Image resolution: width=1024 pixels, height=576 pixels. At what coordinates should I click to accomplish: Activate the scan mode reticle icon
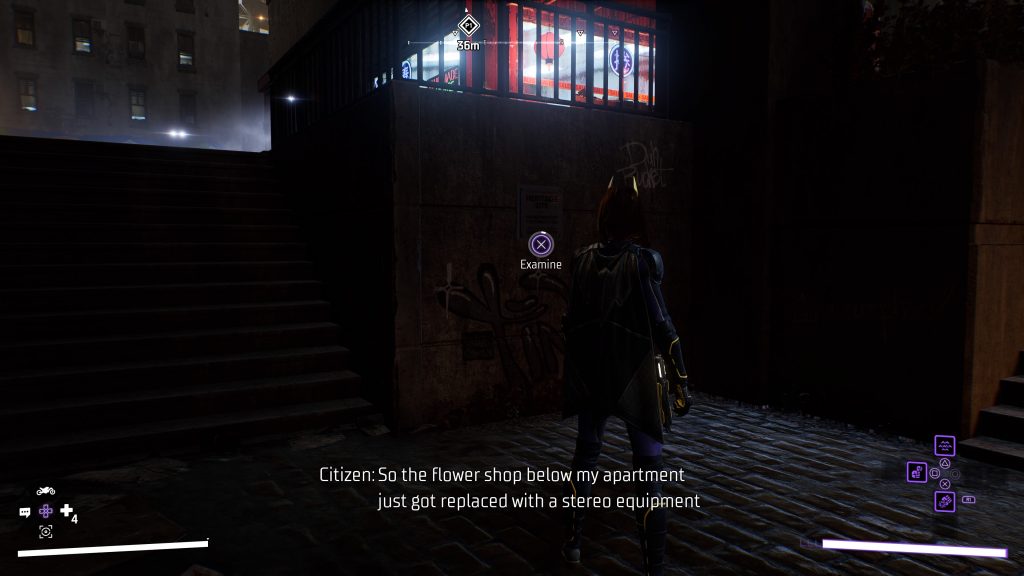click(45, 532)
